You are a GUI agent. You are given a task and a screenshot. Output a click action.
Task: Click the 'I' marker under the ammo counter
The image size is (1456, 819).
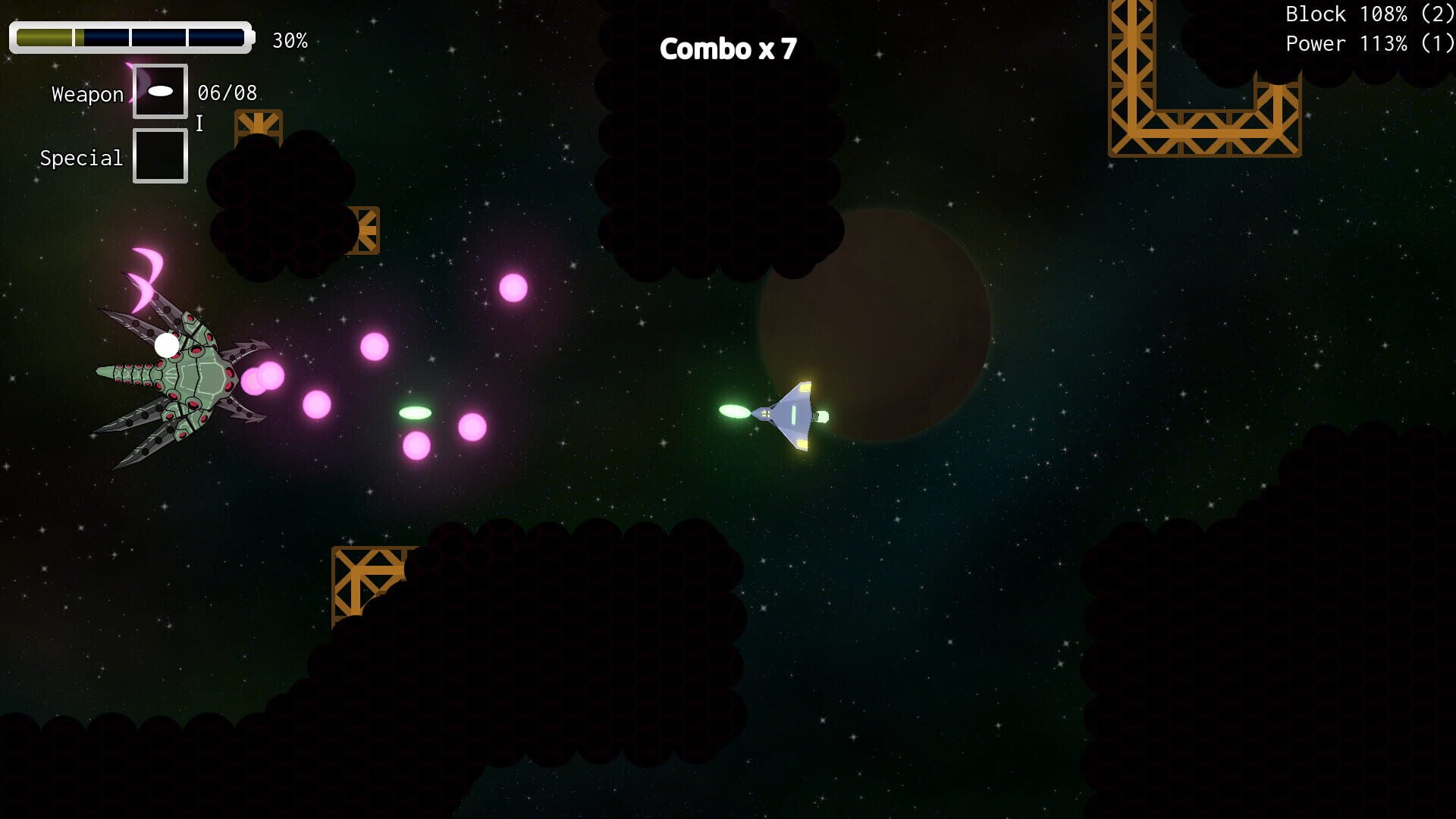pyautogui.click(x=199, y=124)
